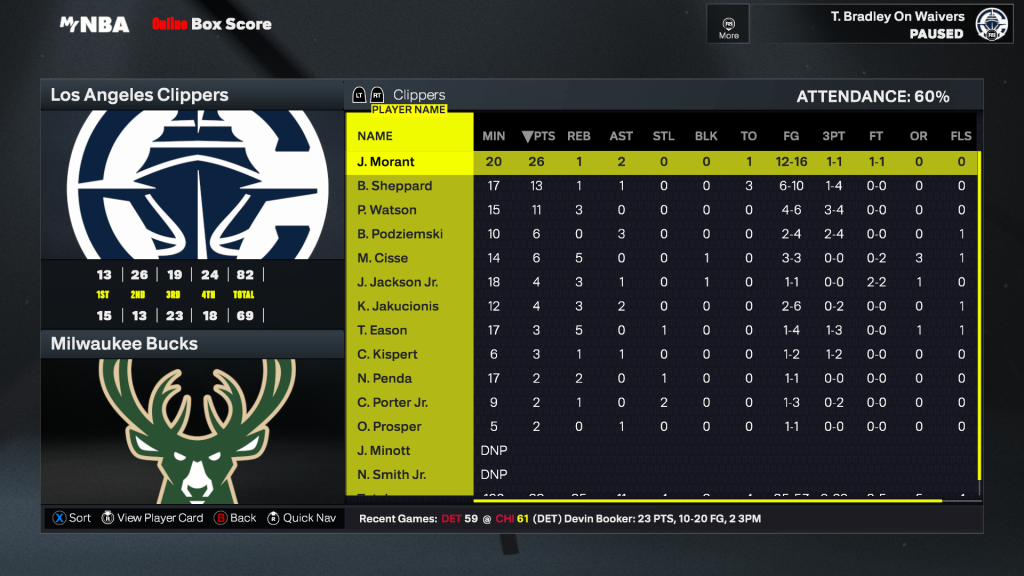This screenshot has height=576, width=1024.
Task: Sort by the NAME column header
Action: (375, 136)
